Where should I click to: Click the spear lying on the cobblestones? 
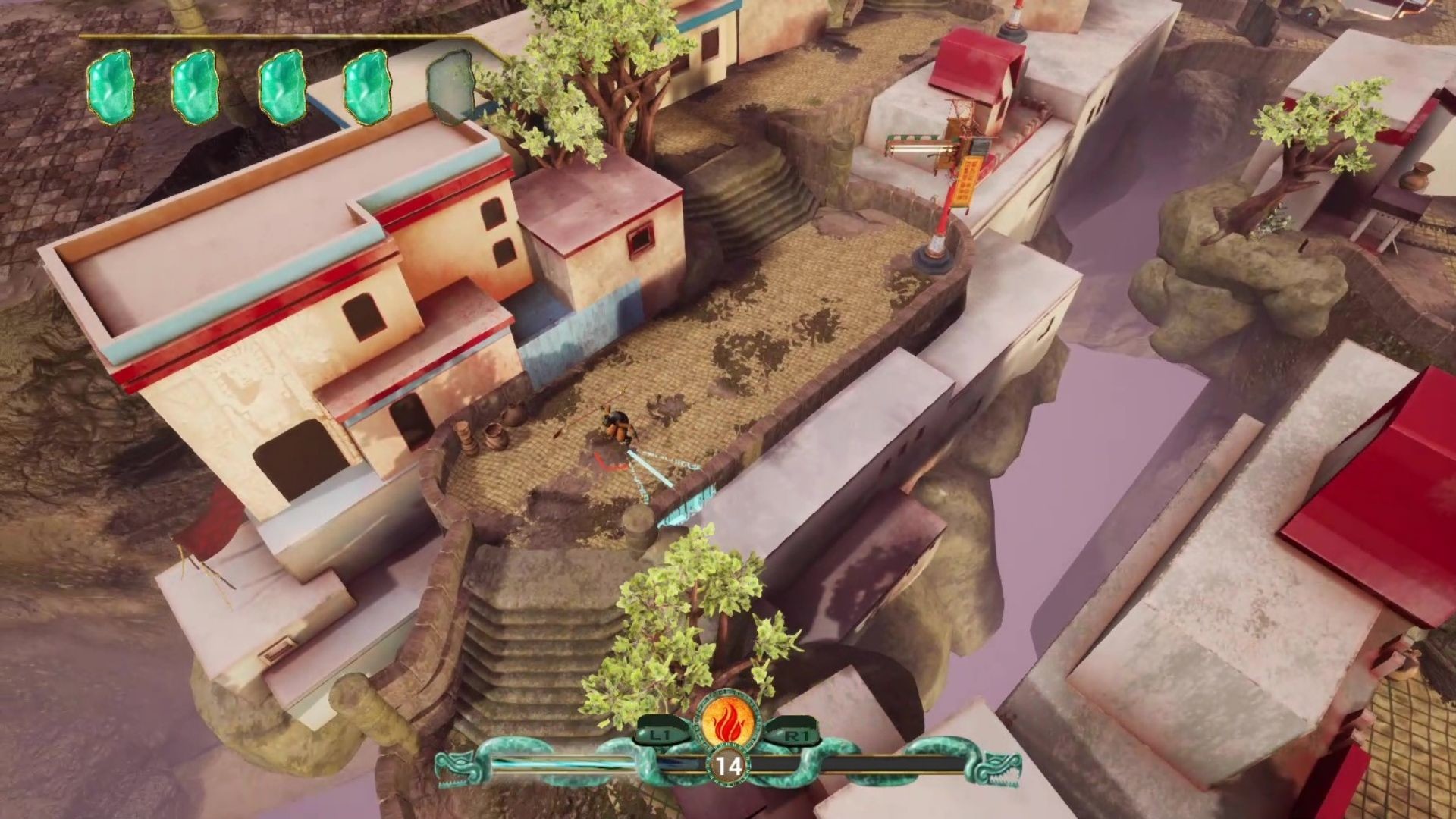pos(578,423)
